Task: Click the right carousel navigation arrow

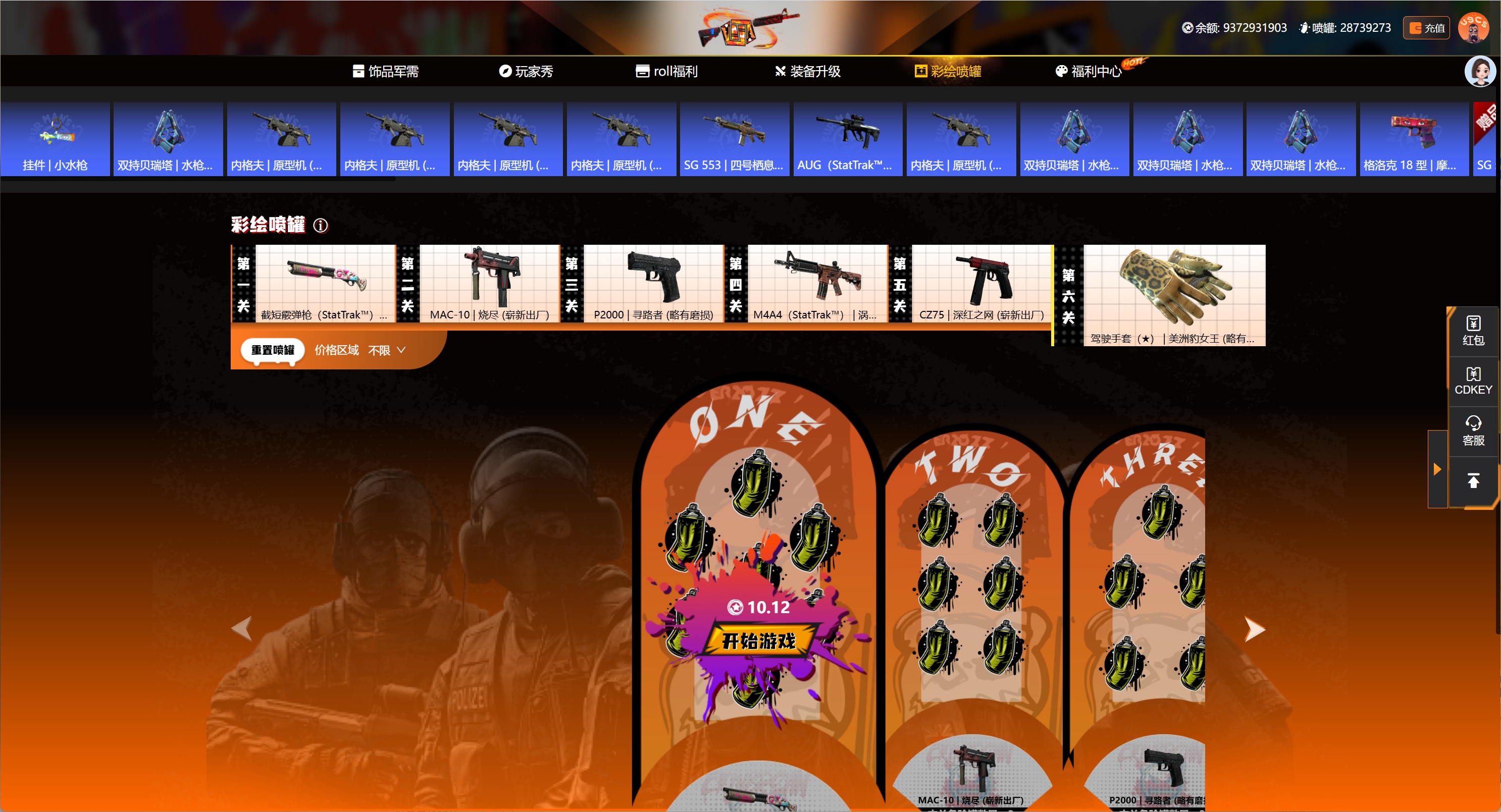Action: point(1254,629)
